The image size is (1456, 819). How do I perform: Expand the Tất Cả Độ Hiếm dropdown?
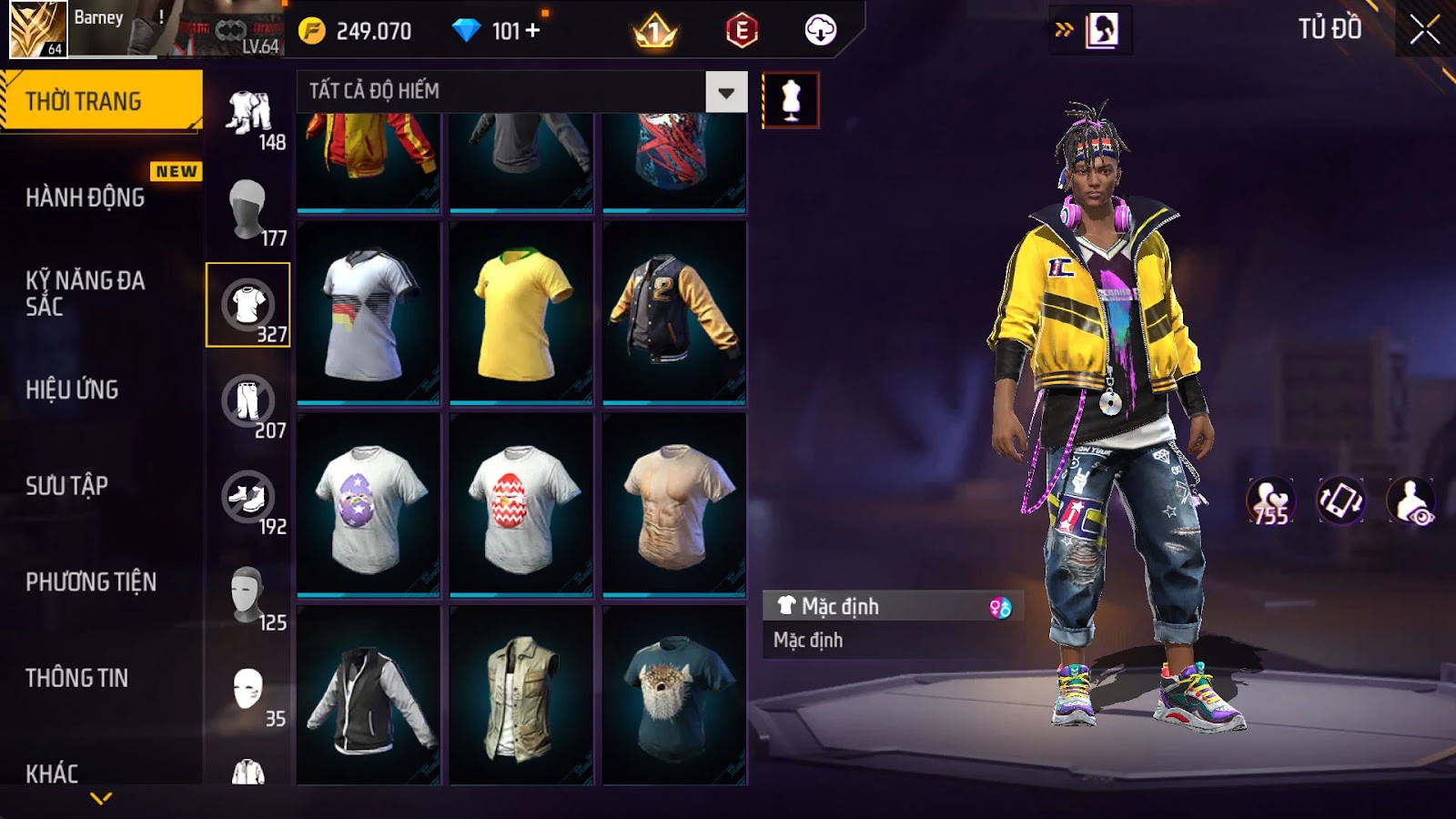coord(725,92)
